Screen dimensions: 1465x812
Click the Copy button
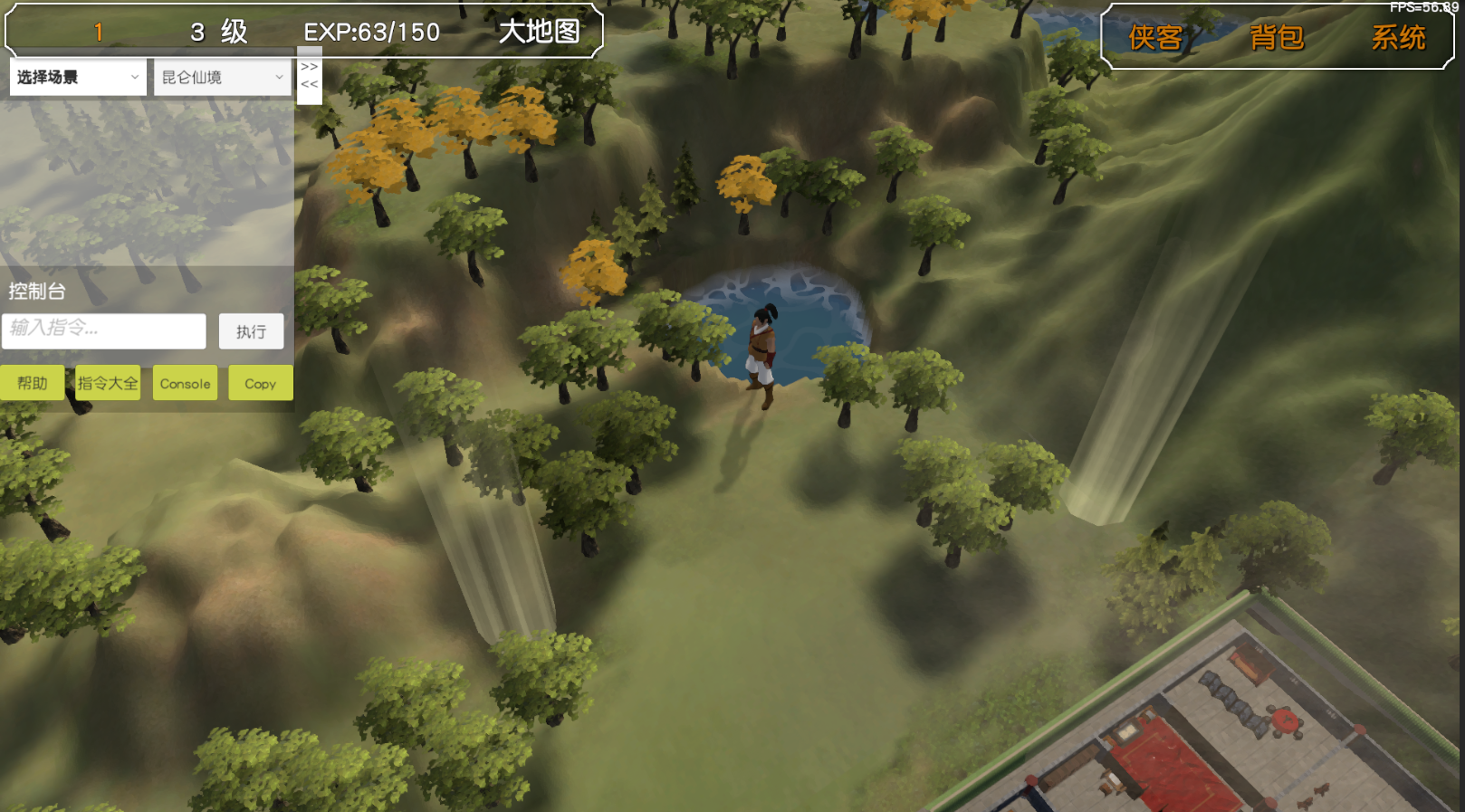tap(260, 383)
